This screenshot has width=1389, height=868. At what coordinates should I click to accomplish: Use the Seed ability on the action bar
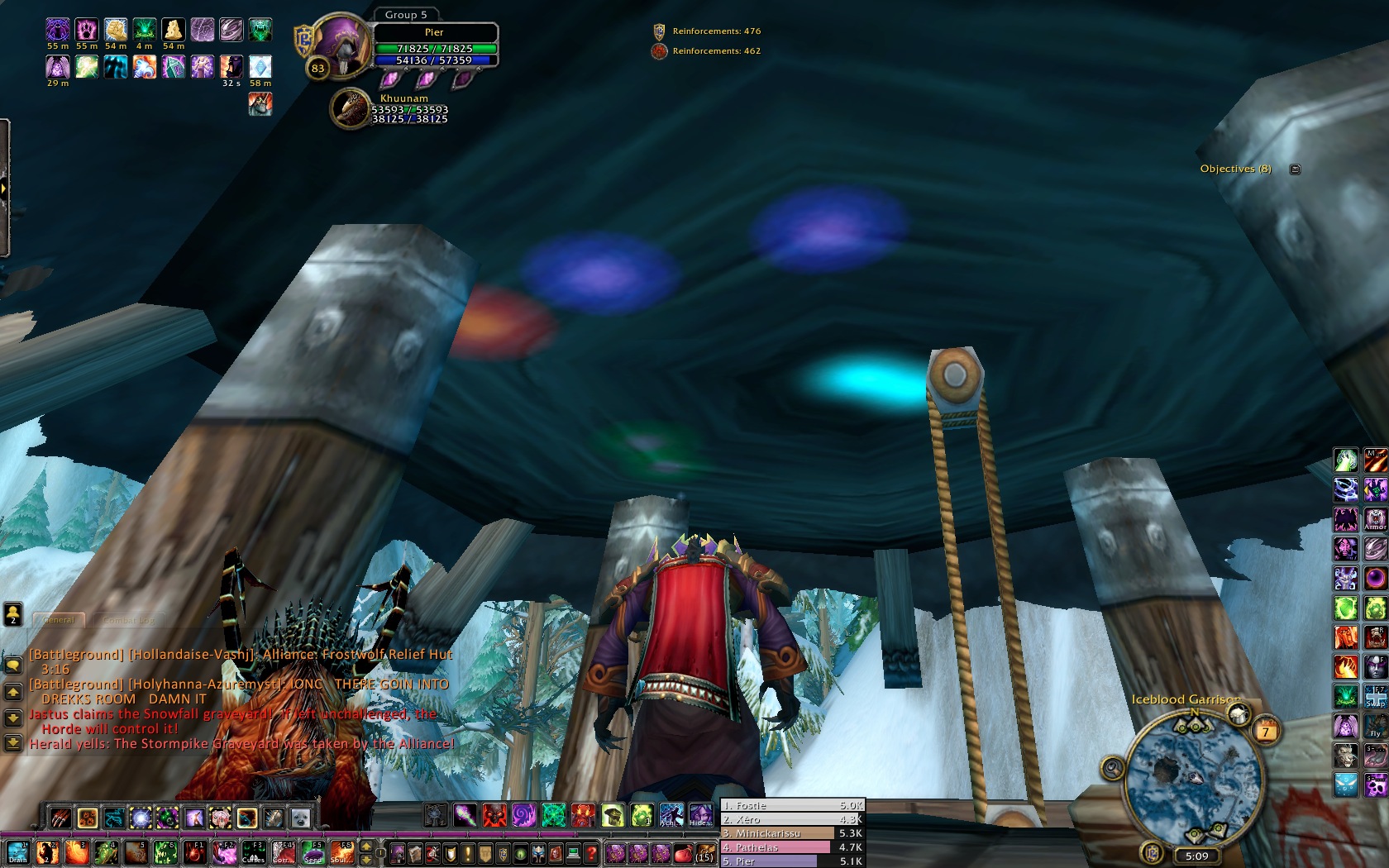pos(313,852)
